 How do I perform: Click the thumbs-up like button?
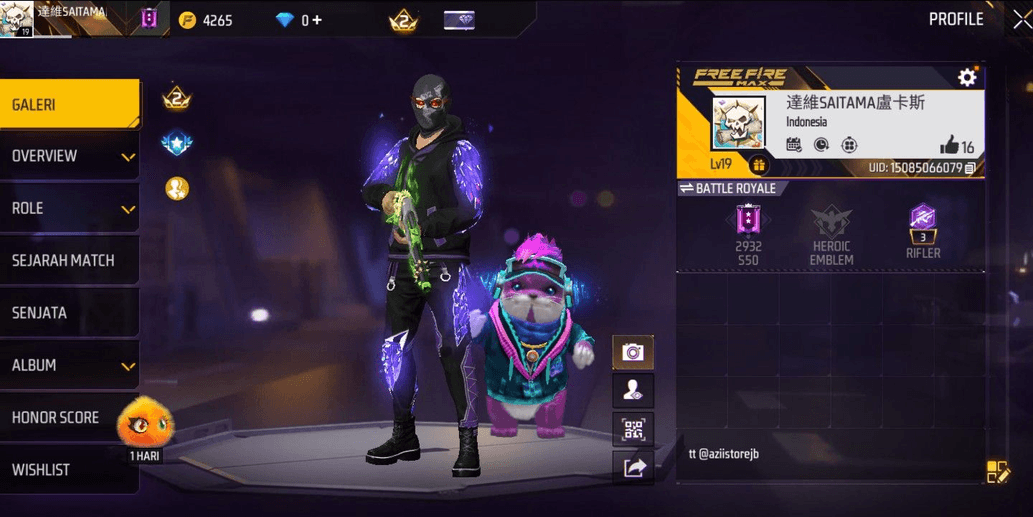949,145
